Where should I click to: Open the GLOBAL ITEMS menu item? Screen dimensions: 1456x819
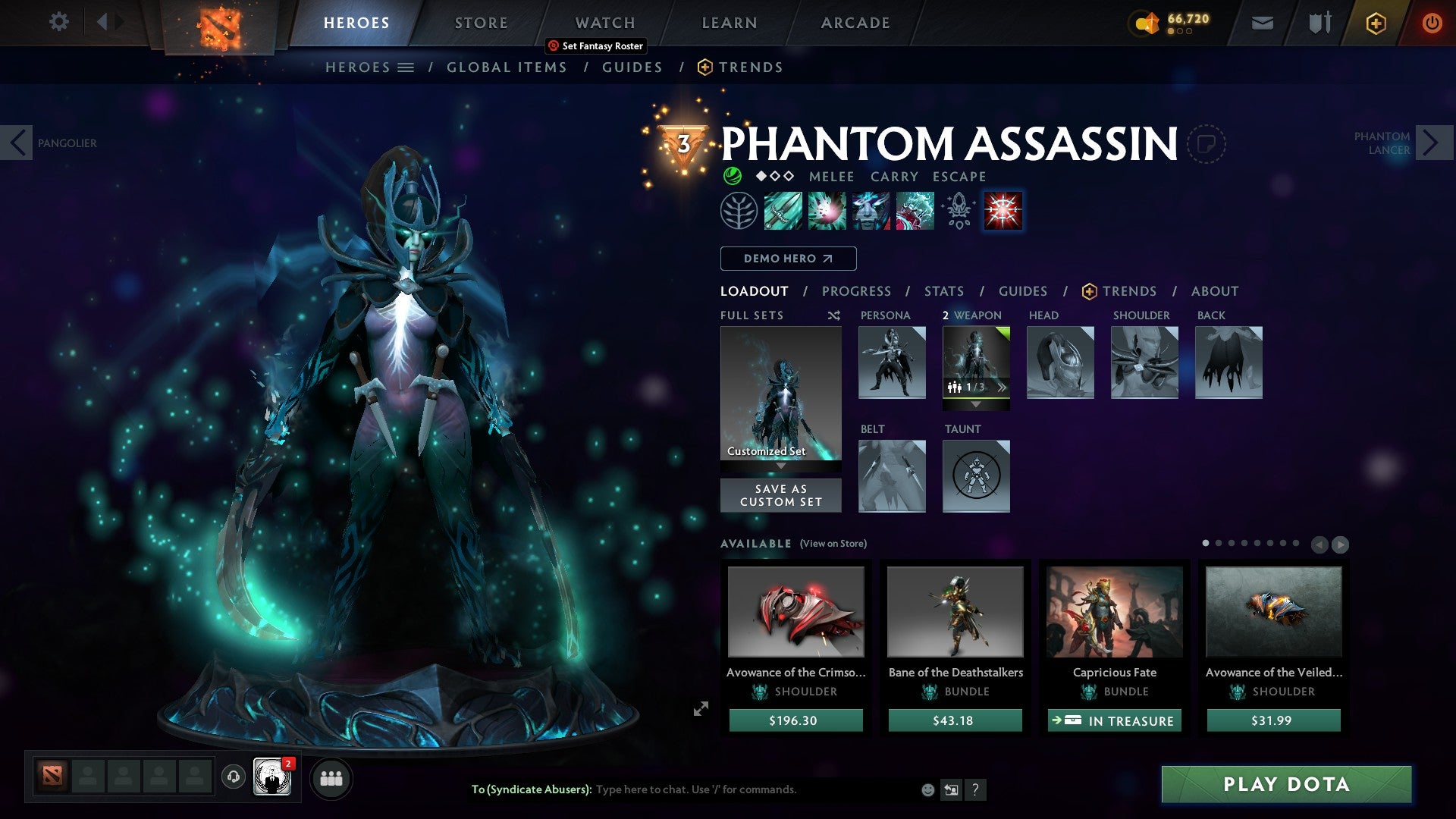coord(507,67)
